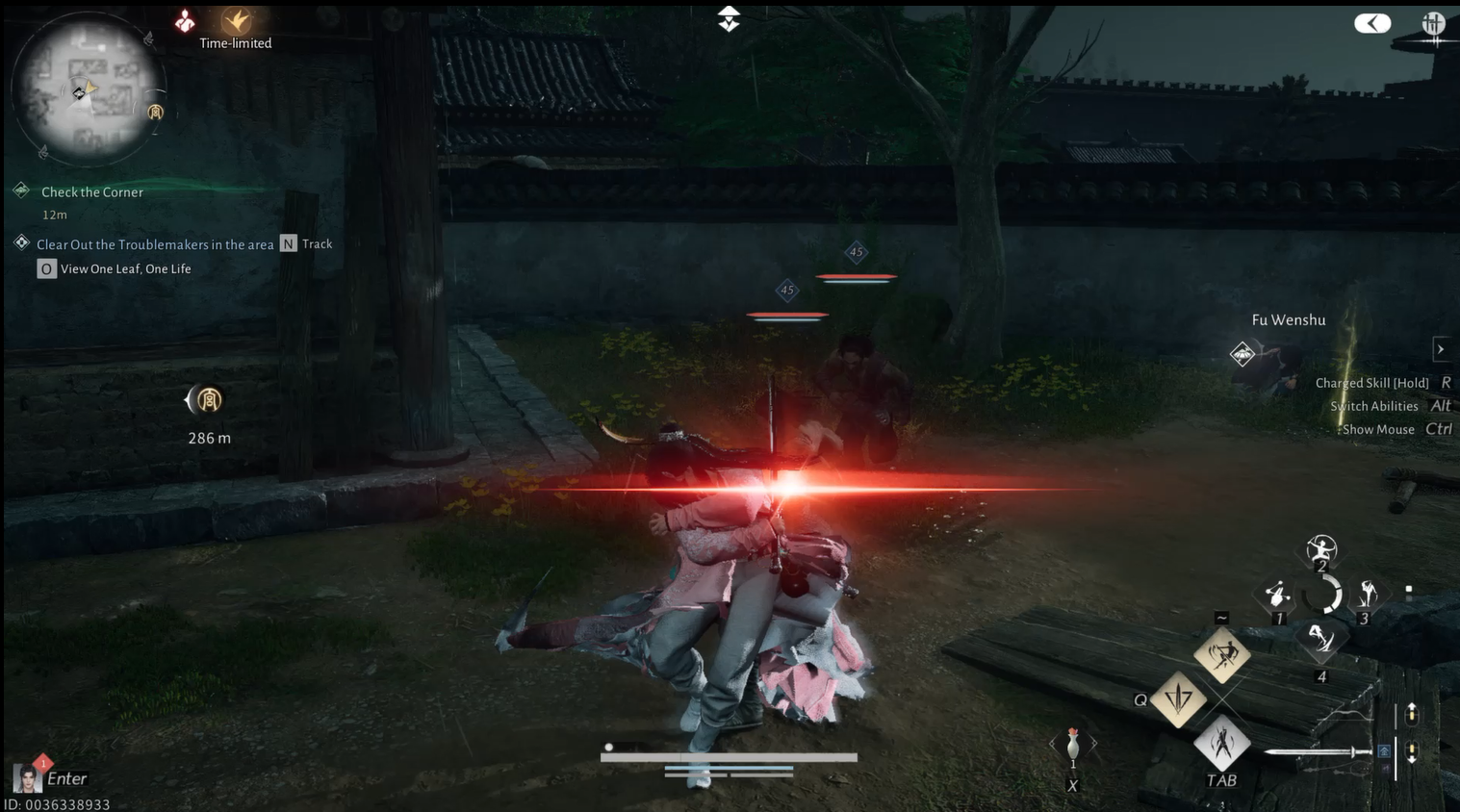The width and height of the screenshot is (1460, 812).
Task: Select the Check the Corner quest entry
Action: click(90, 191)
